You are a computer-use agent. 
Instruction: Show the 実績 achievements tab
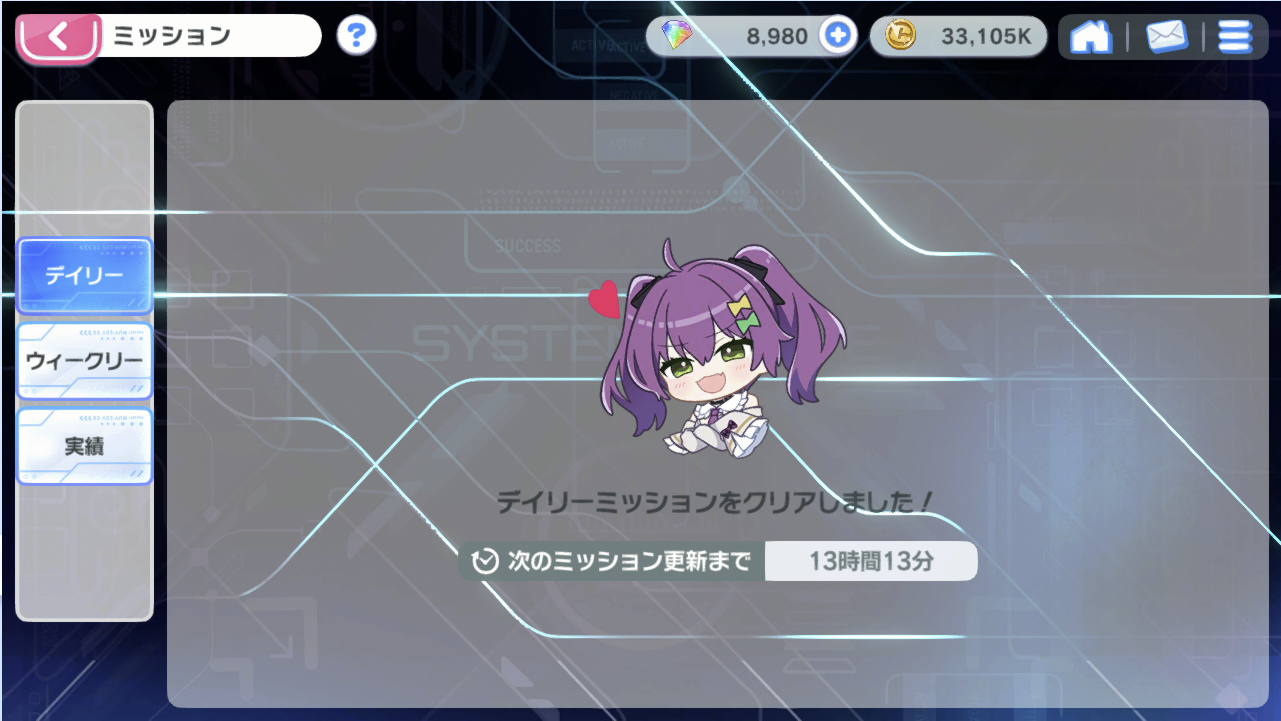tap(84, 446)
